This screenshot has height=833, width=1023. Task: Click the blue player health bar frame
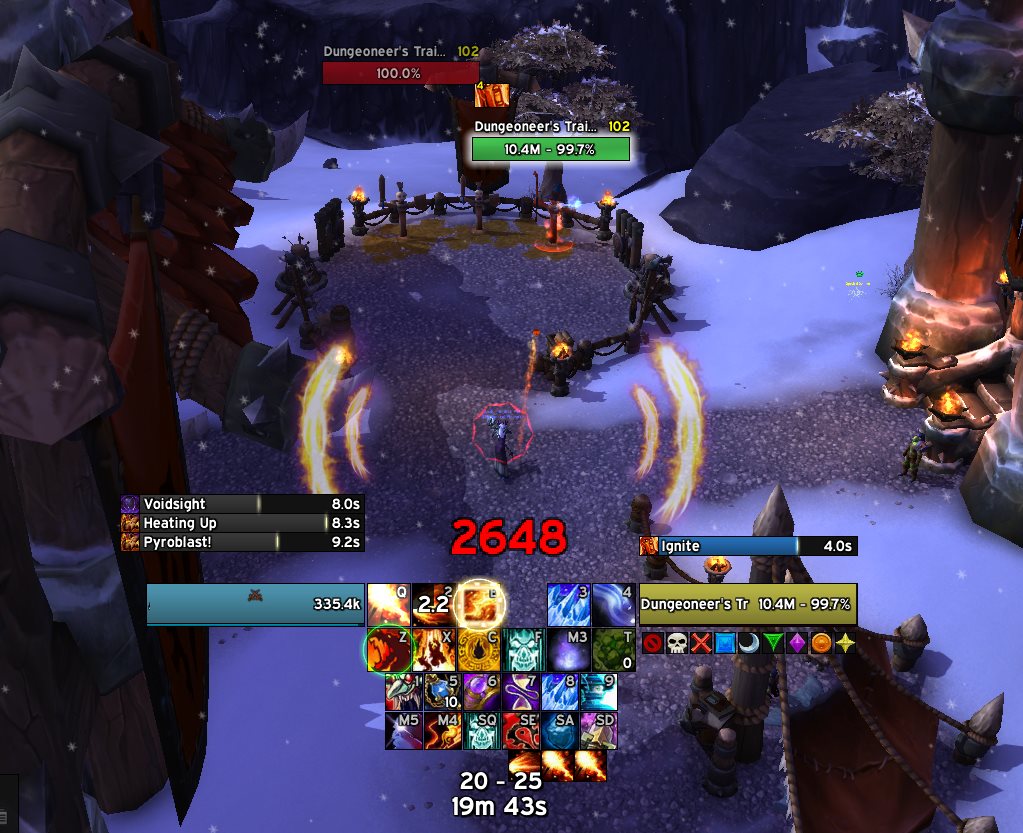255,604
